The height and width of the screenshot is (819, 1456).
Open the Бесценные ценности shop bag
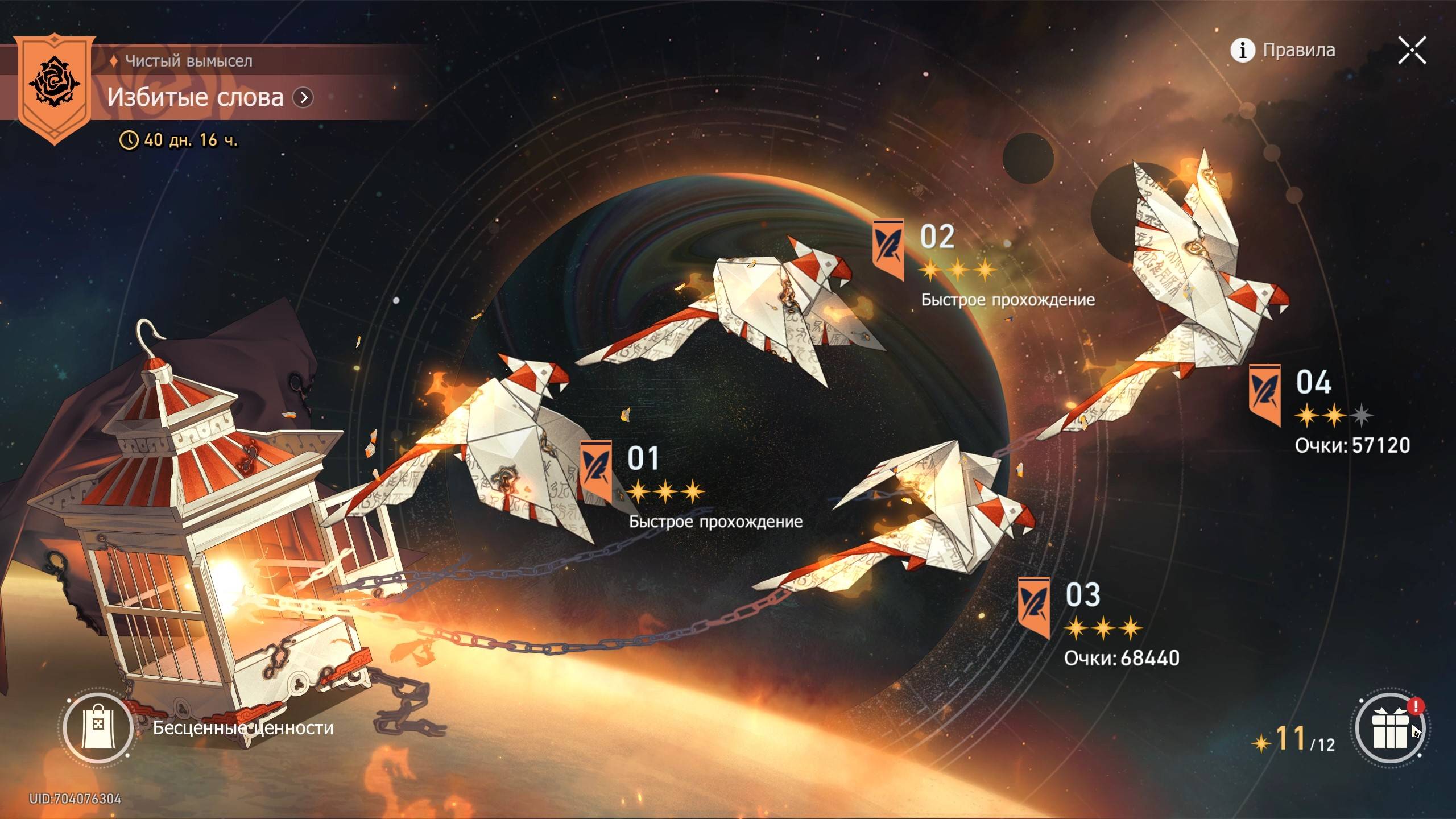pos(98,727)
